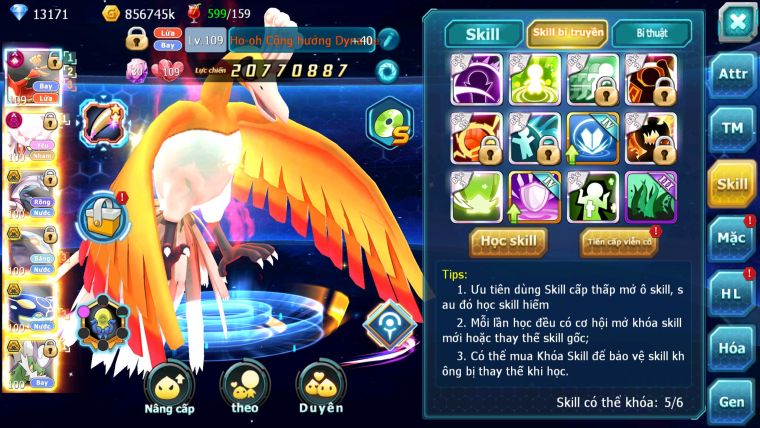760x428 pixels.
Task: Open the Skill bí truyền tab
Action: point(567,33)
